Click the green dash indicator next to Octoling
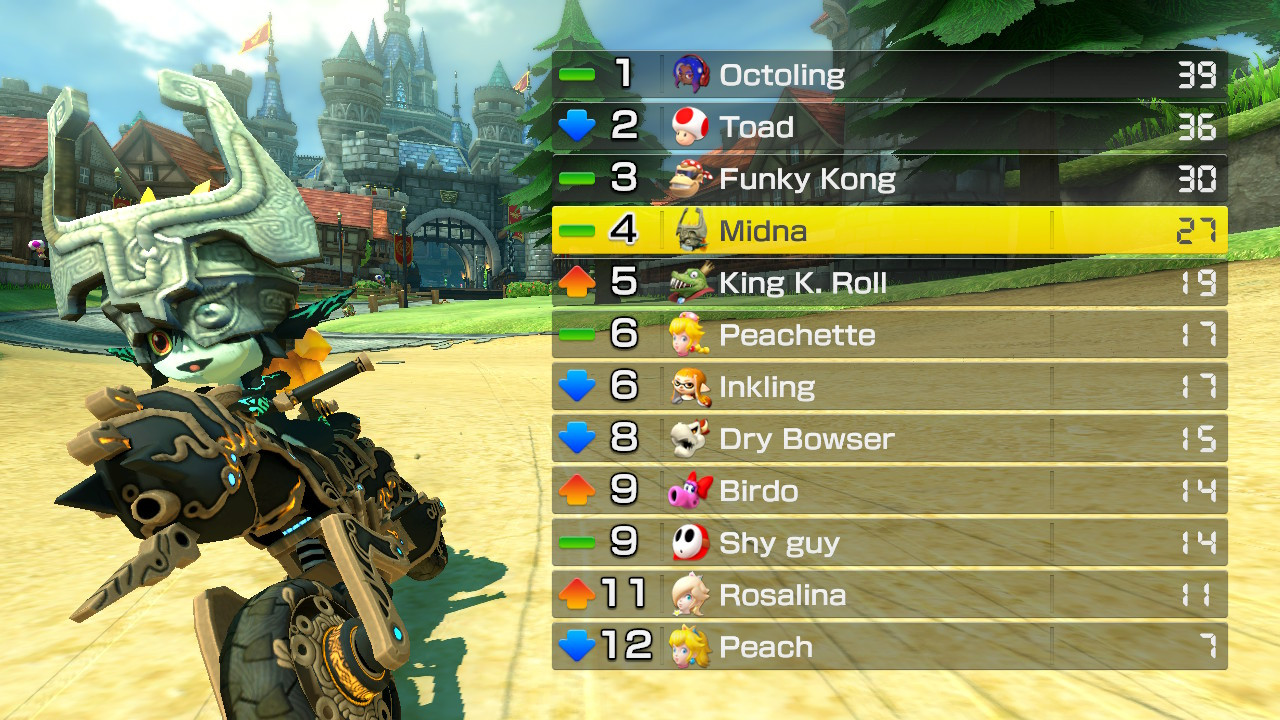This screenshot has width=1280, height=720. click(x=575, y=73)
